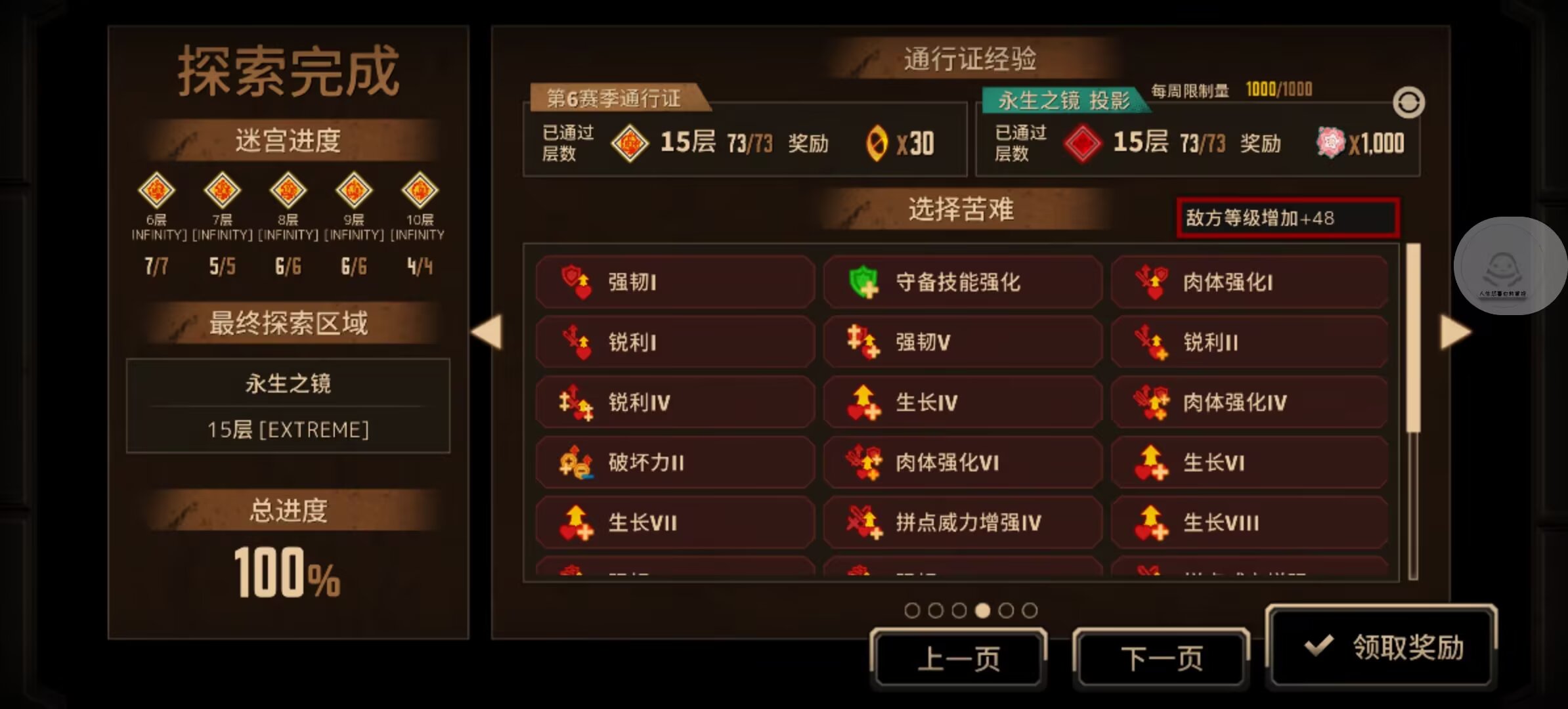
Task: Open the circular settings icon near 每周限制量
Action: point(1407,102)
